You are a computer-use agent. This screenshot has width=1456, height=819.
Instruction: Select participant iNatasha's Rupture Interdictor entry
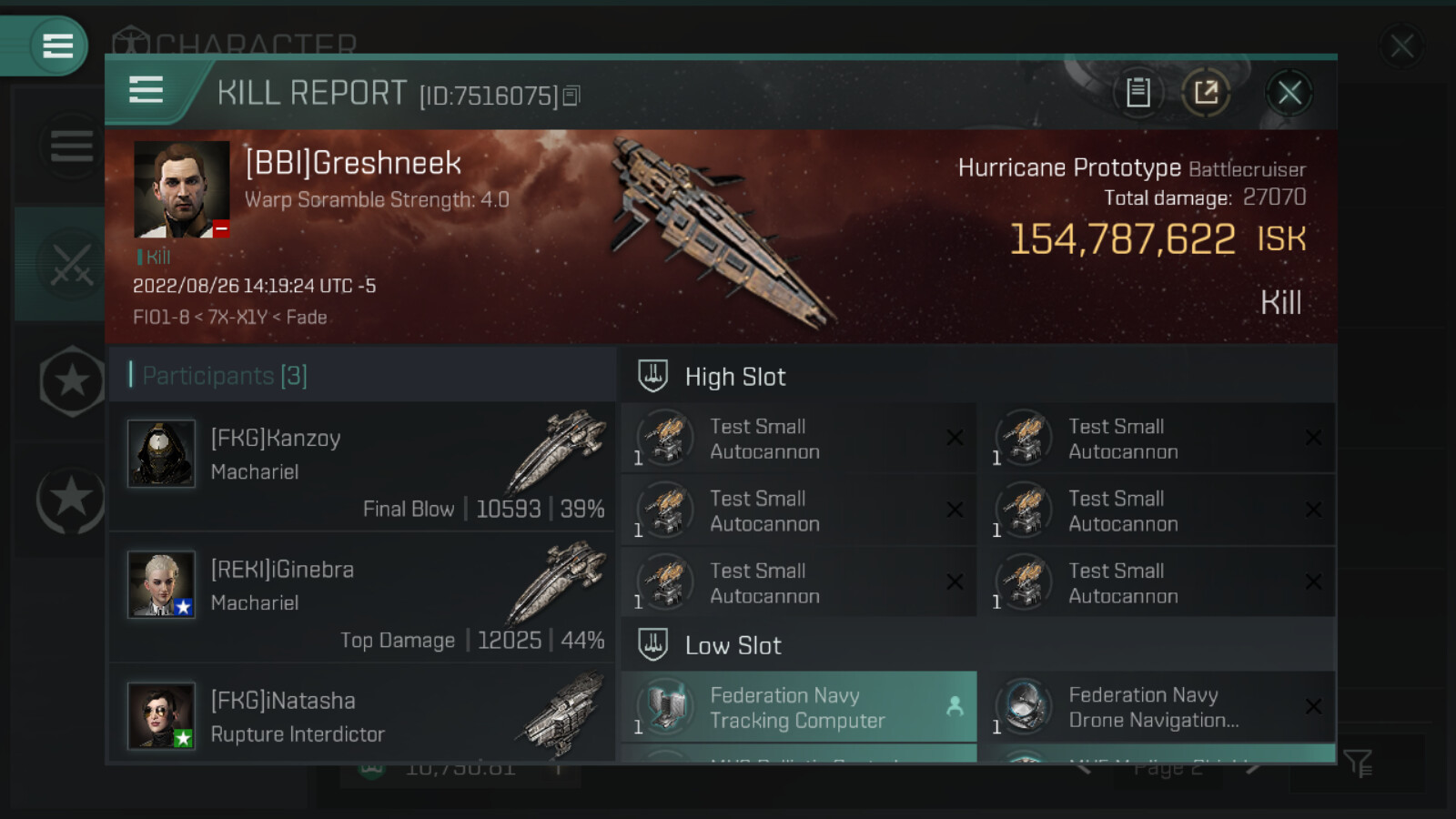(362, 716)
